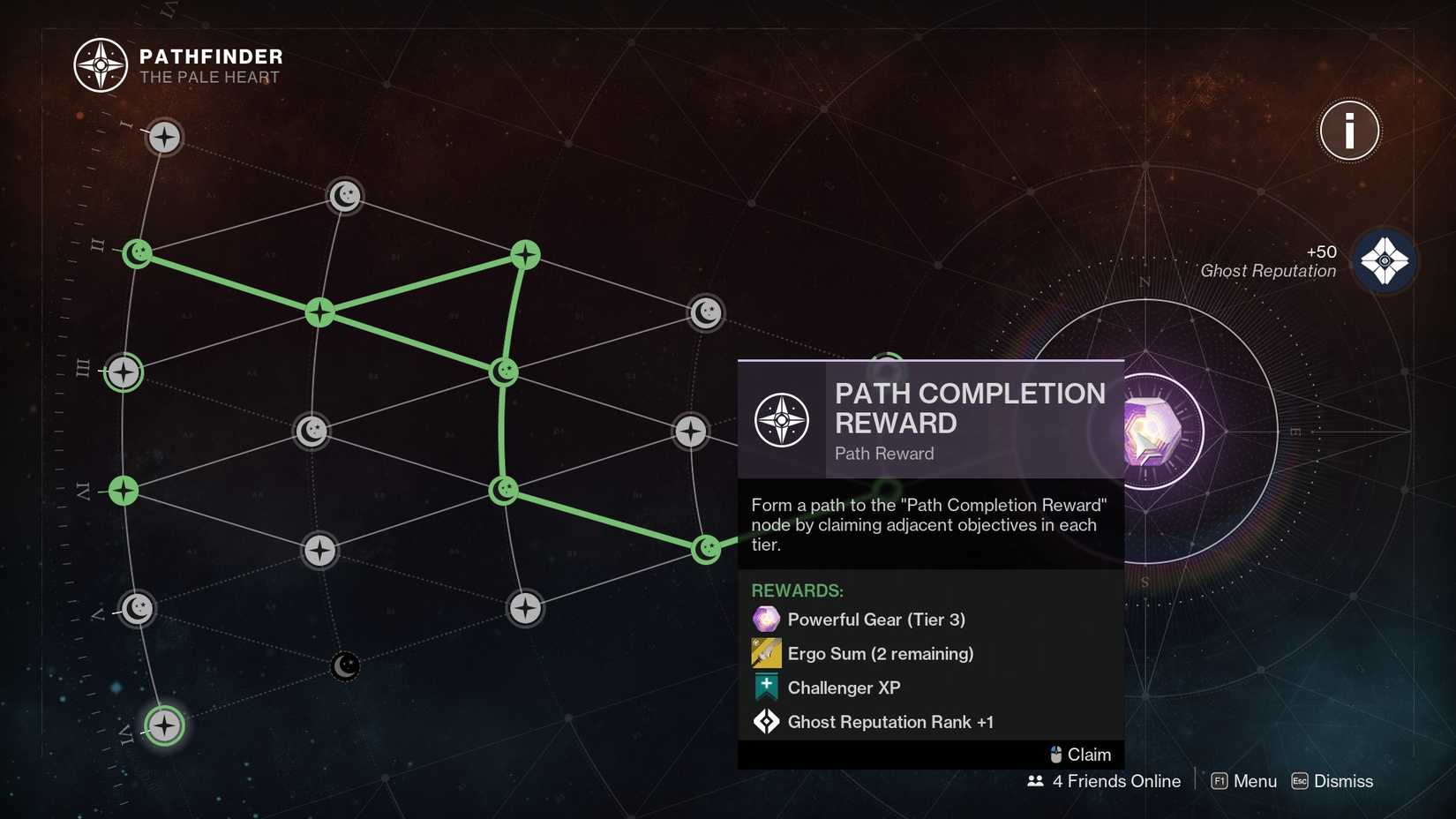The height and width of the screenshot is (819, 1456).
Task: Click the compass icon in the reward tooltip
Action: point(782,419)
